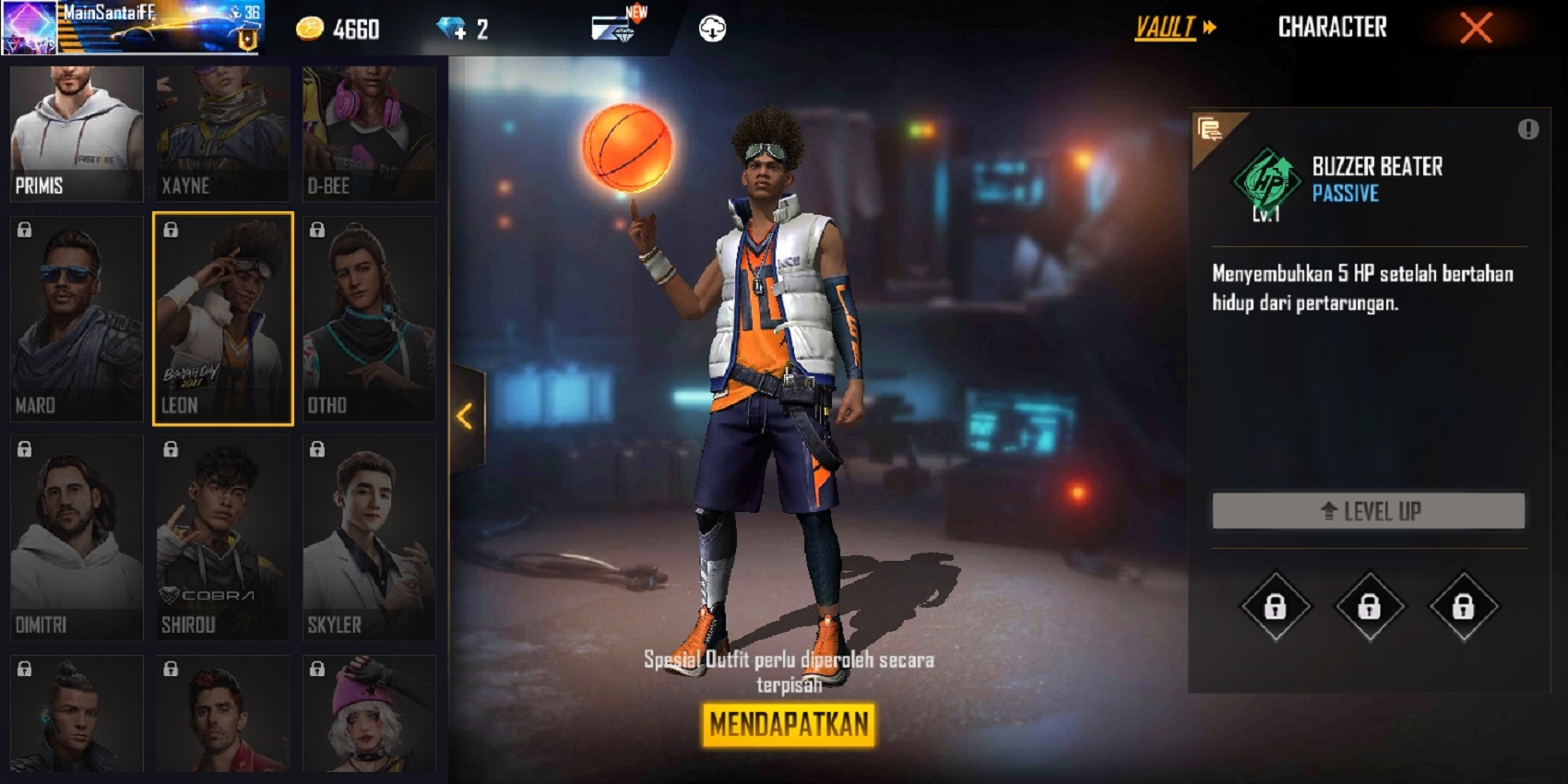
Task: Click the membership card icon marked NEW
Action: 611,28
